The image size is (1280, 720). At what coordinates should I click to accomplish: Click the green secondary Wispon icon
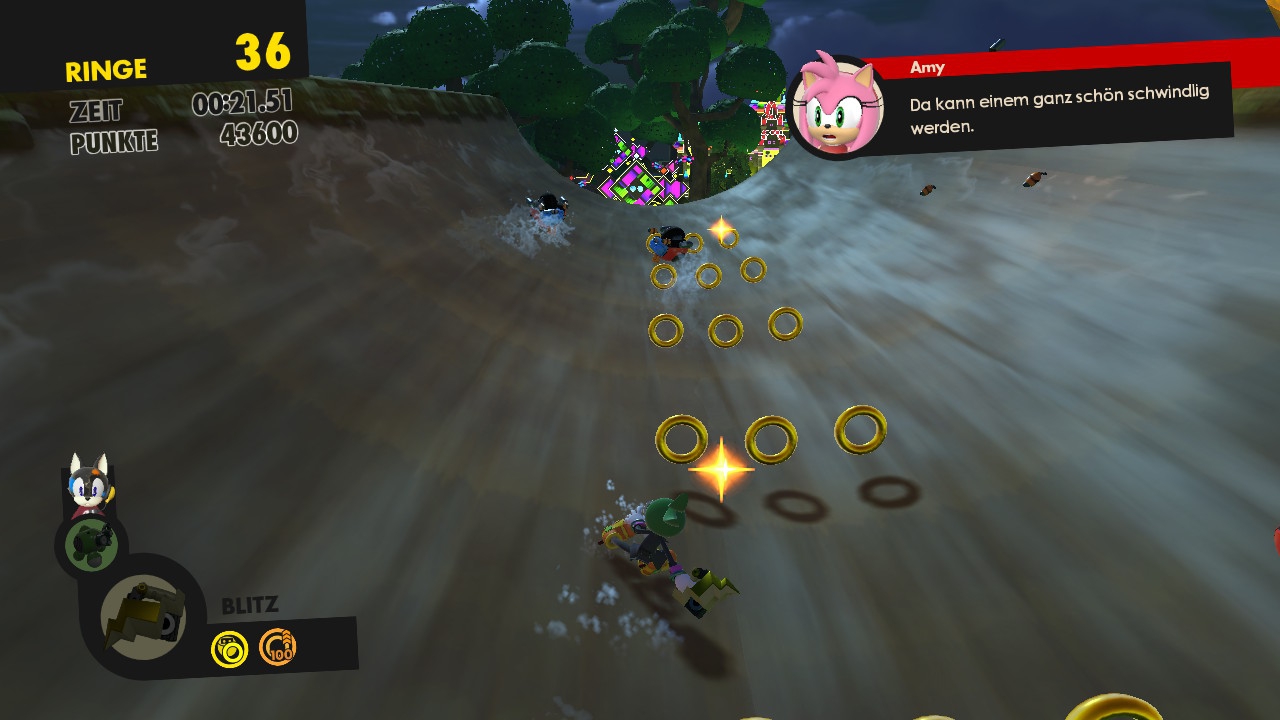(92, 545)
